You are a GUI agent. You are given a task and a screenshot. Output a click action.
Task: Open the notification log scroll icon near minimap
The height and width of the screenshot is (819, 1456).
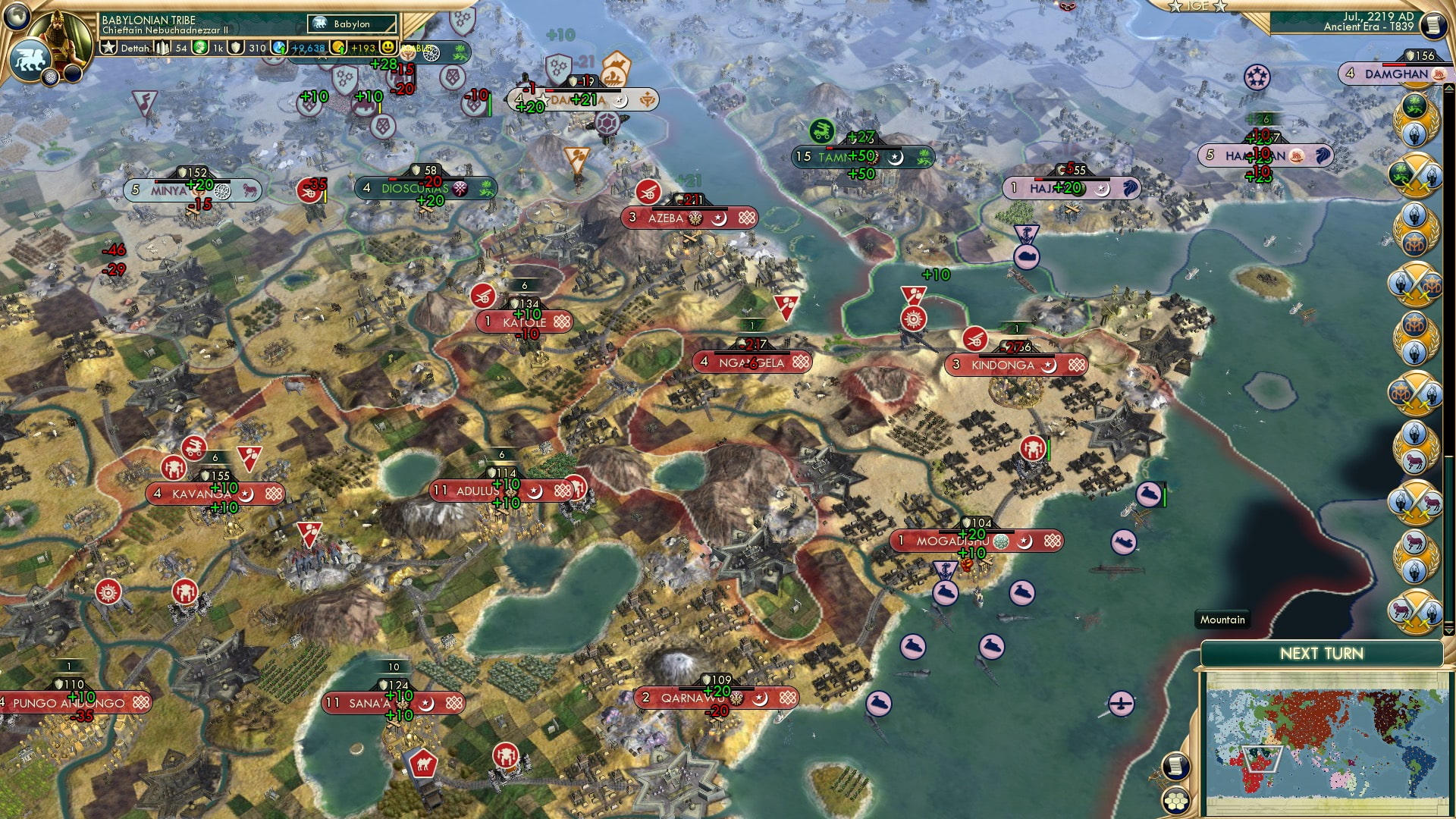click(x=1176, y=767)
